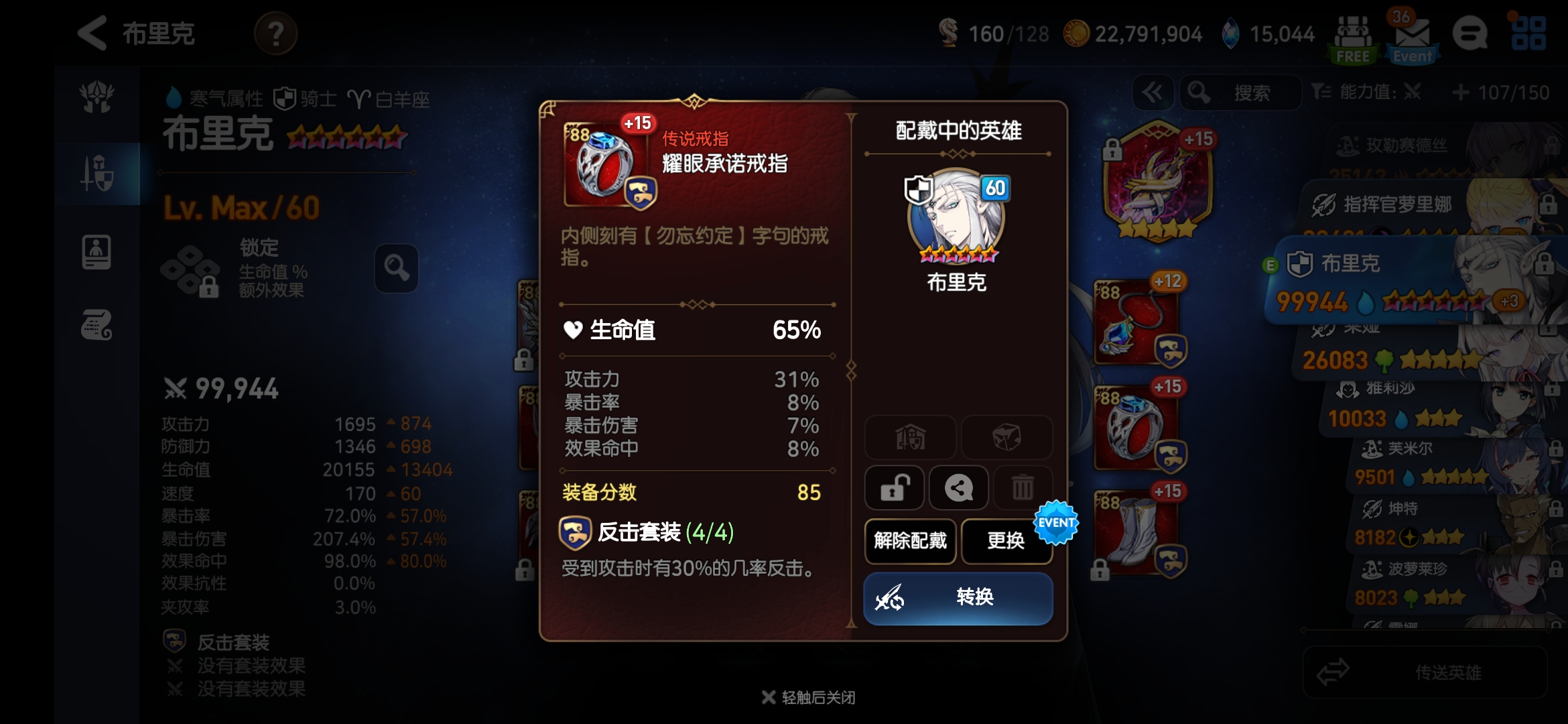
Task: Toggle the equipment lock on the ring
Action: (895, 488)
